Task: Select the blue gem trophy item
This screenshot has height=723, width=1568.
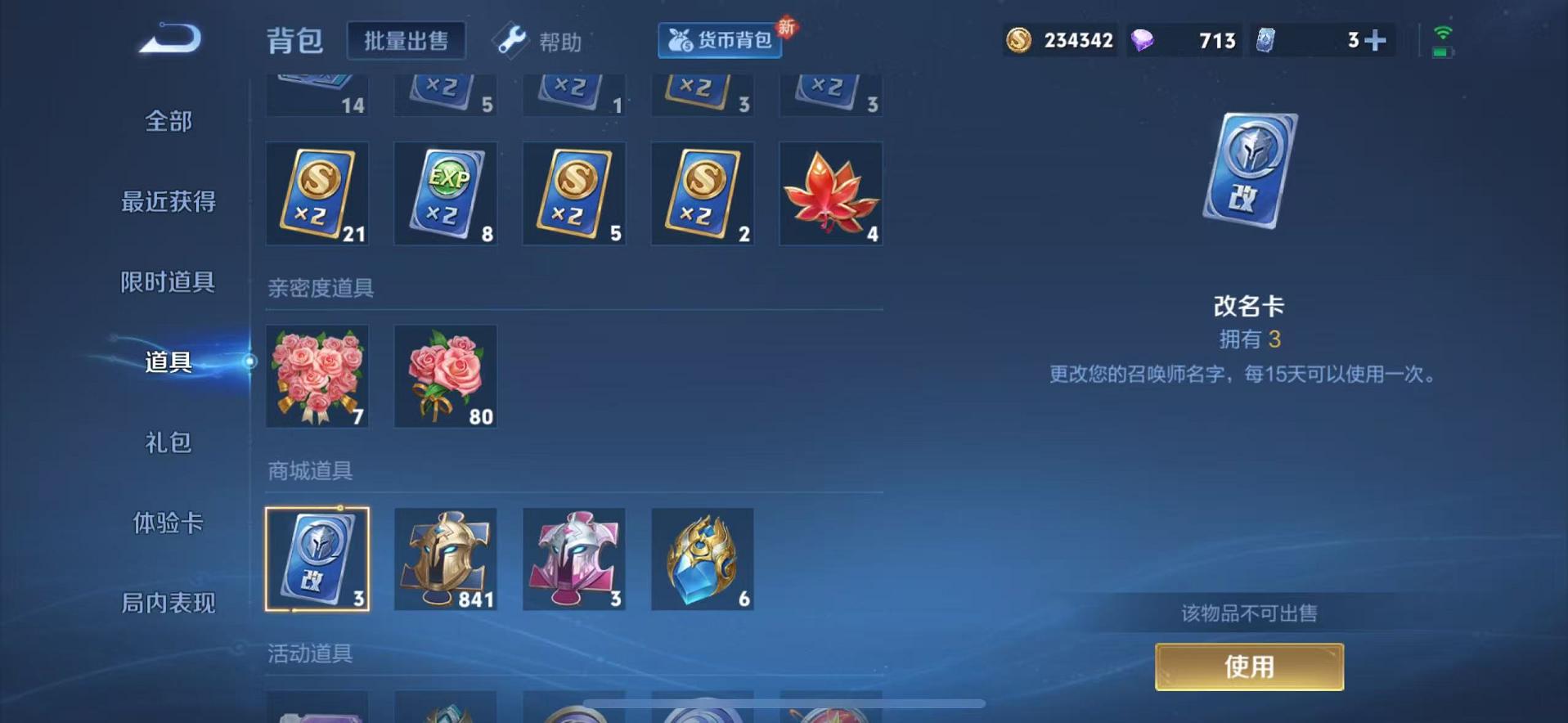Action: click(x=702, y=559)
